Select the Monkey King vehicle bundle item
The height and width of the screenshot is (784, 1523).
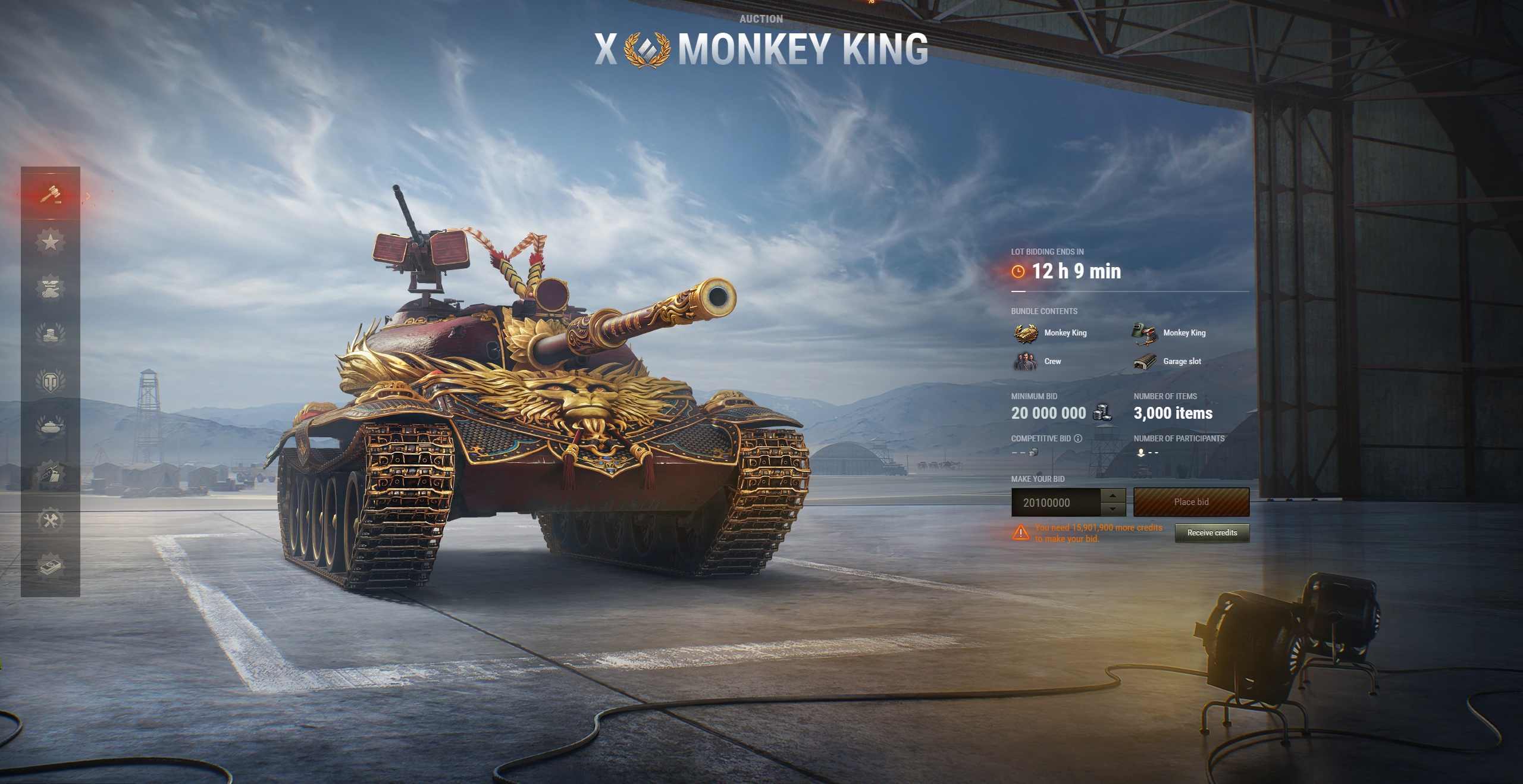click(1051, 333)
